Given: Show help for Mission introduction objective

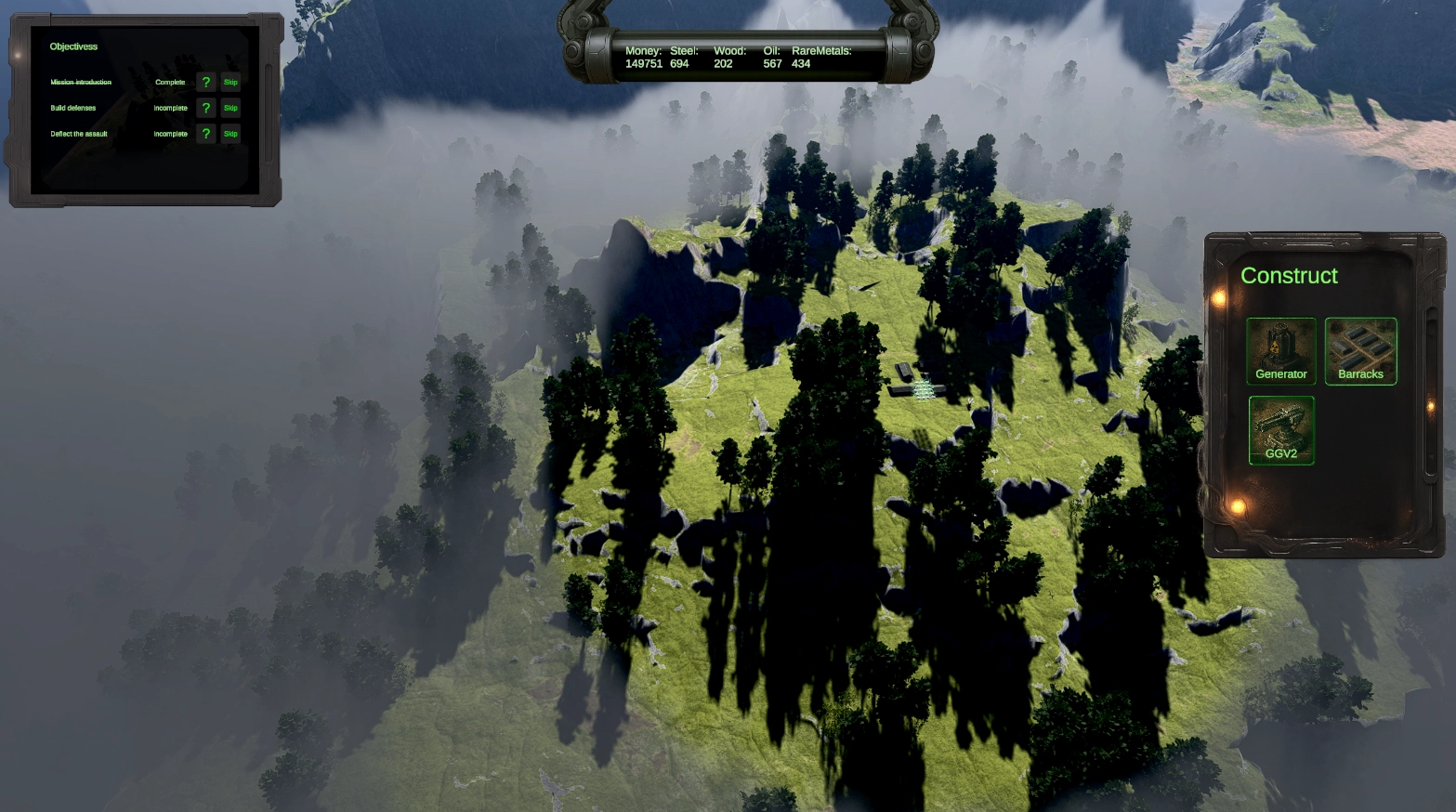Looking at the screenshot, I should tap(206, 83).
